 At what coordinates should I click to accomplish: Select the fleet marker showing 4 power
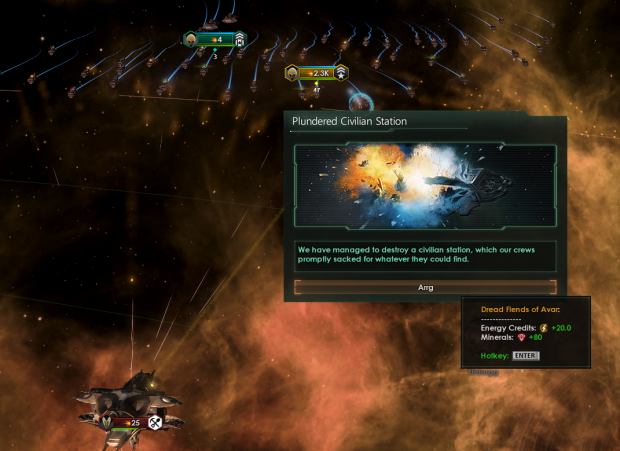214,39
